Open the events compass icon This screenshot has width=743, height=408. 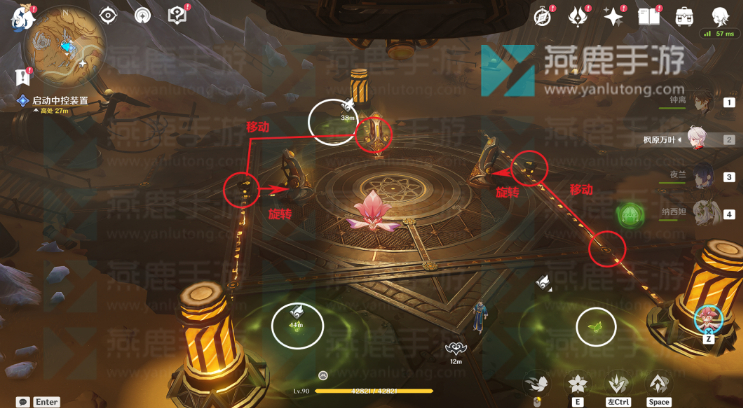click(542, 16)
